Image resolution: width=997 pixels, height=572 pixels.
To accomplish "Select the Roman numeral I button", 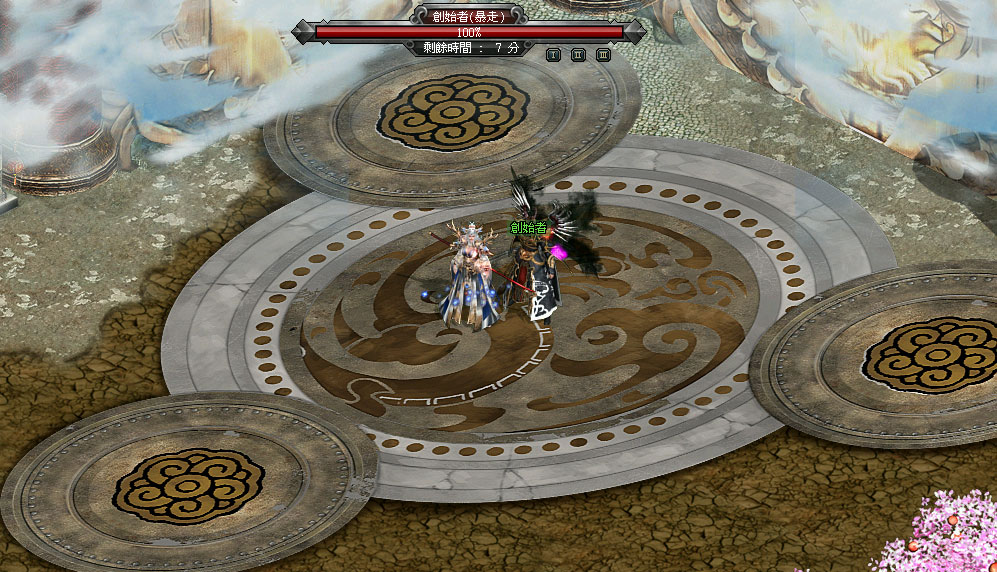I will 553,55.
